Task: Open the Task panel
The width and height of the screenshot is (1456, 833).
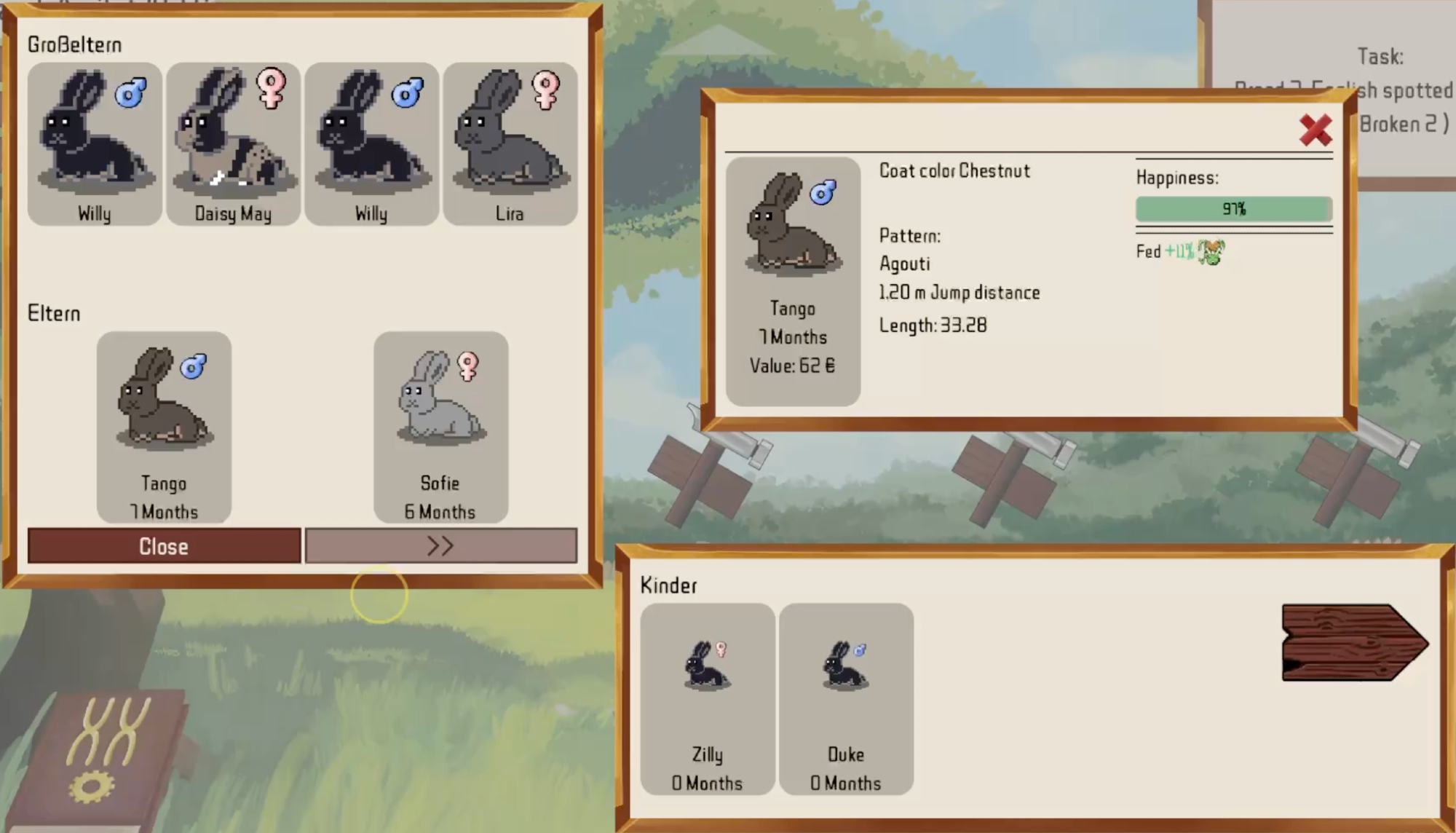Action: pos(1380,57)
